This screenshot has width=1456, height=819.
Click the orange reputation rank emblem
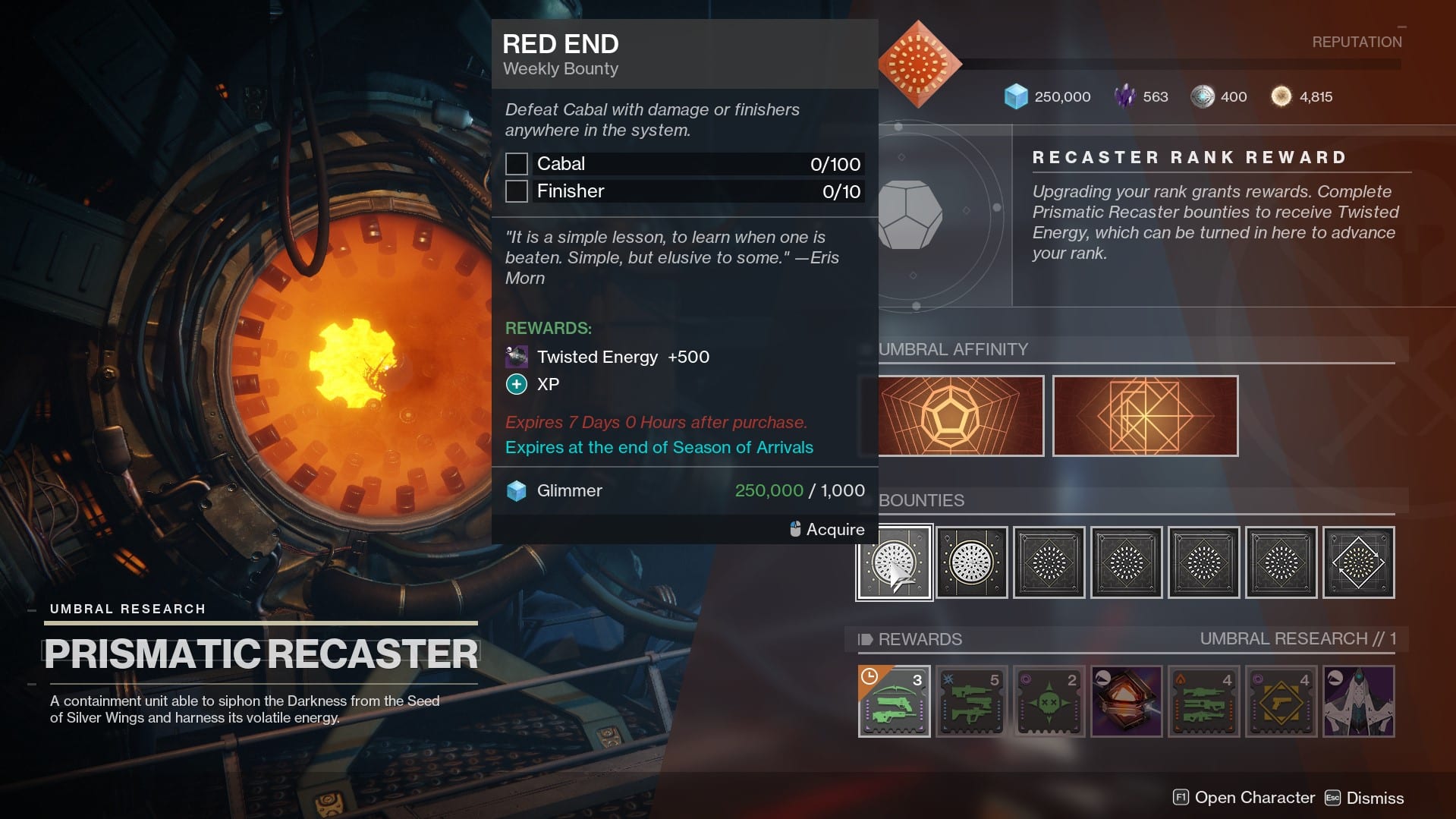919,65
